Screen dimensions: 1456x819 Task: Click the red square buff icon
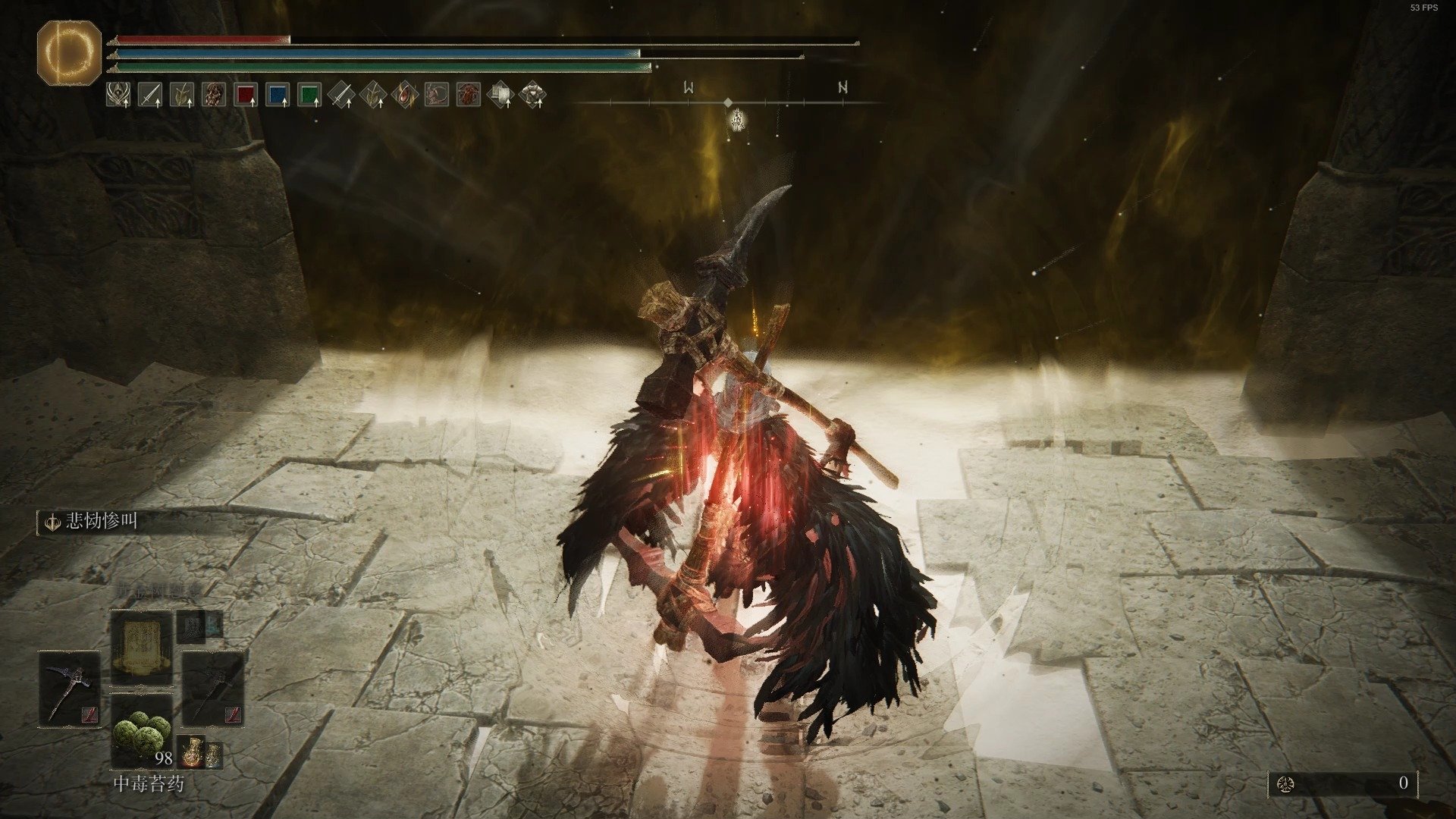(x=246, y=95)
